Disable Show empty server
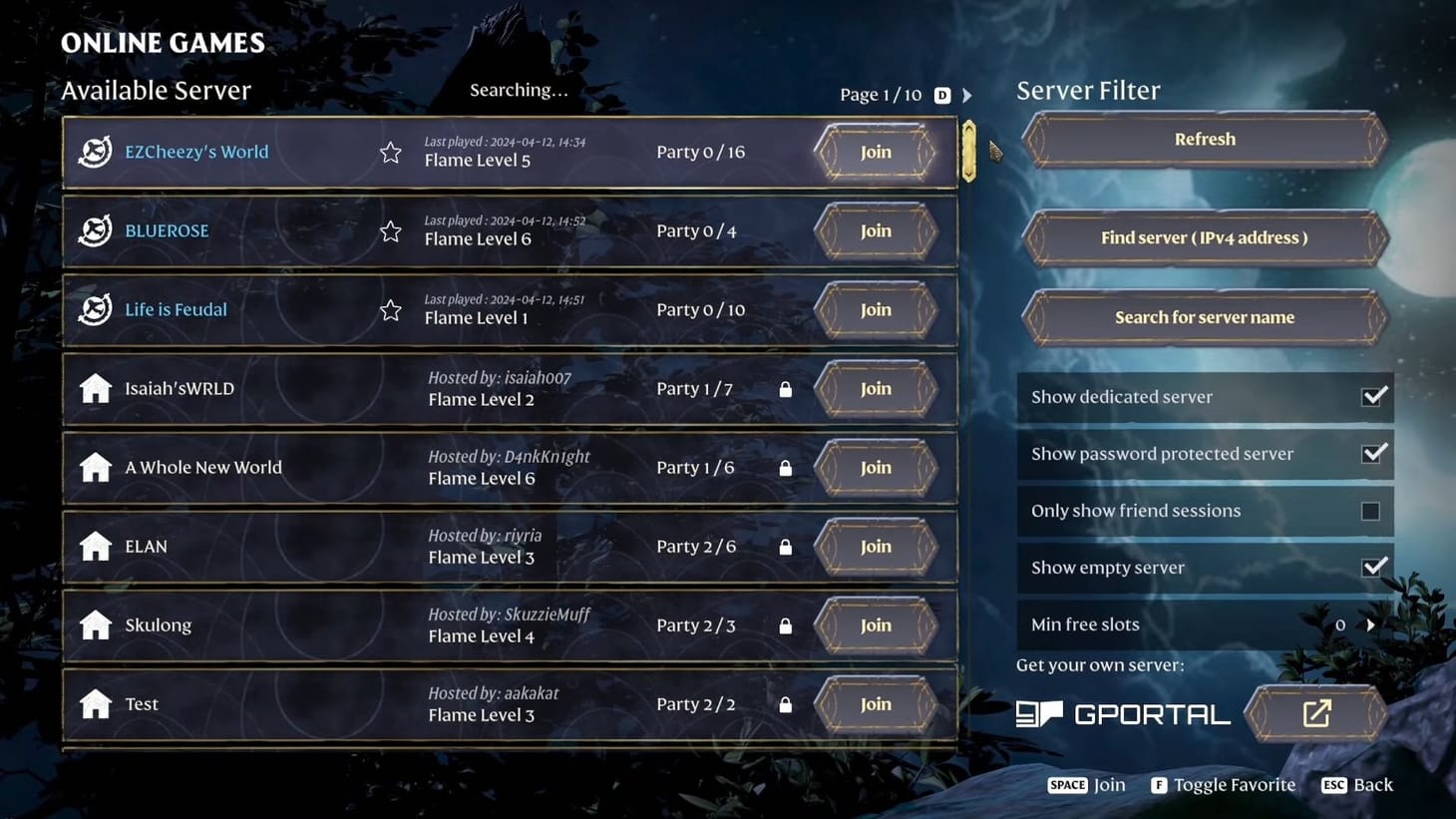1456x819 pixels. (x=1374, y=565)
